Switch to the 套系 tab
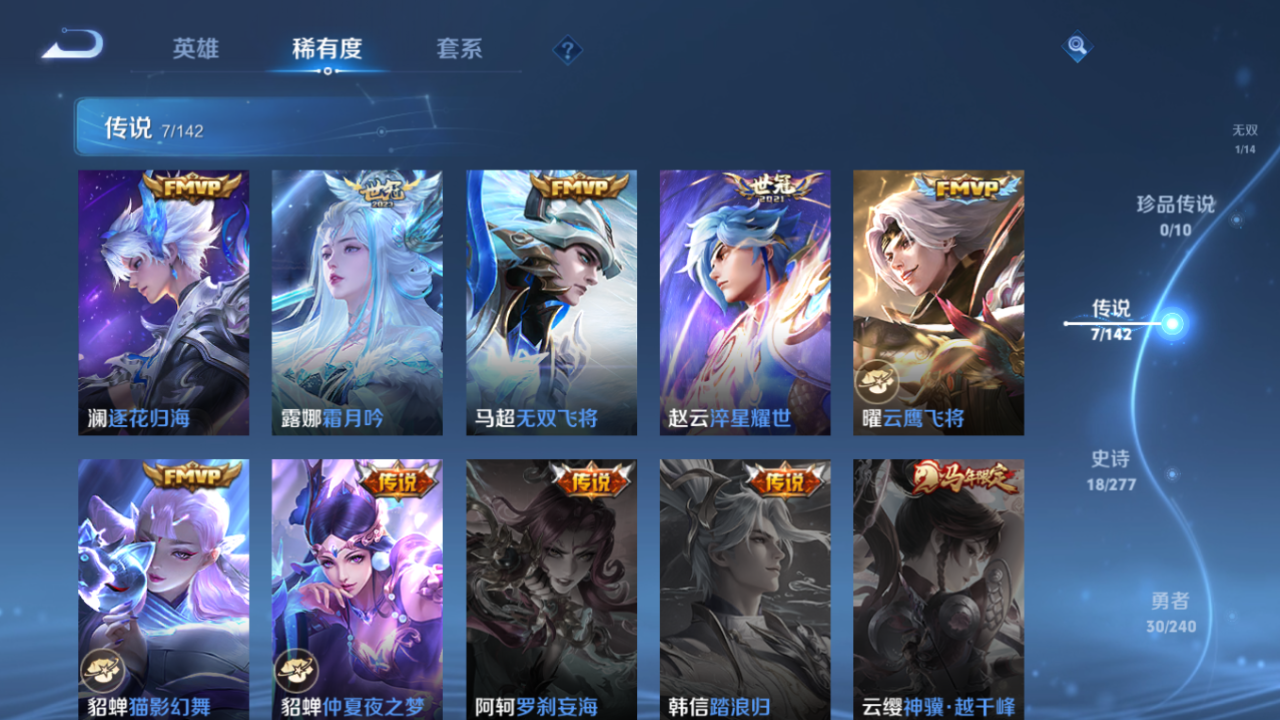The height and width of the screenshot is (720, 1280). click(x=459, y=49)
